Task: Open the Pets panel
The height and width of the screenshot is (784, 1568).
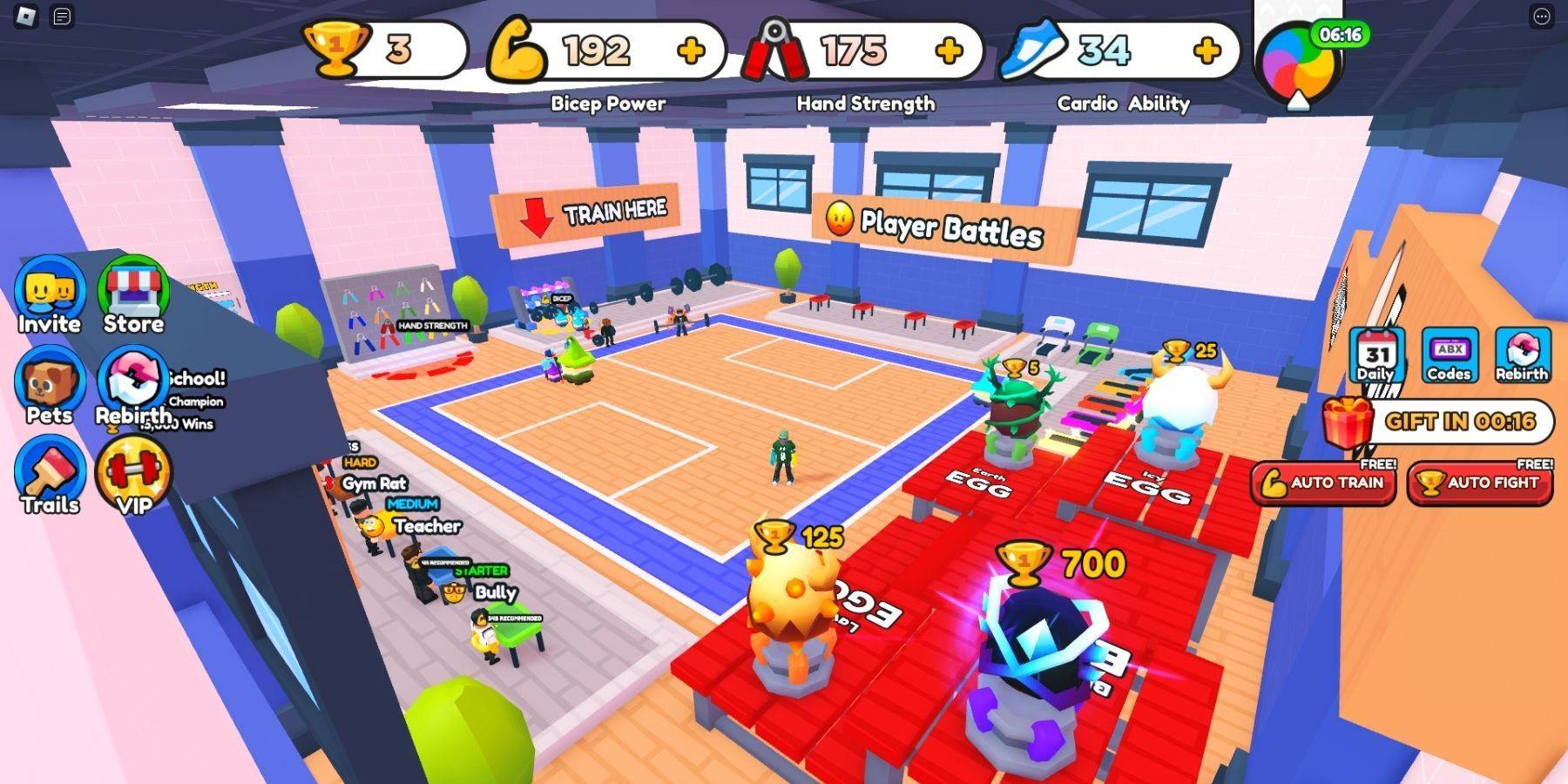Action: 48,383
